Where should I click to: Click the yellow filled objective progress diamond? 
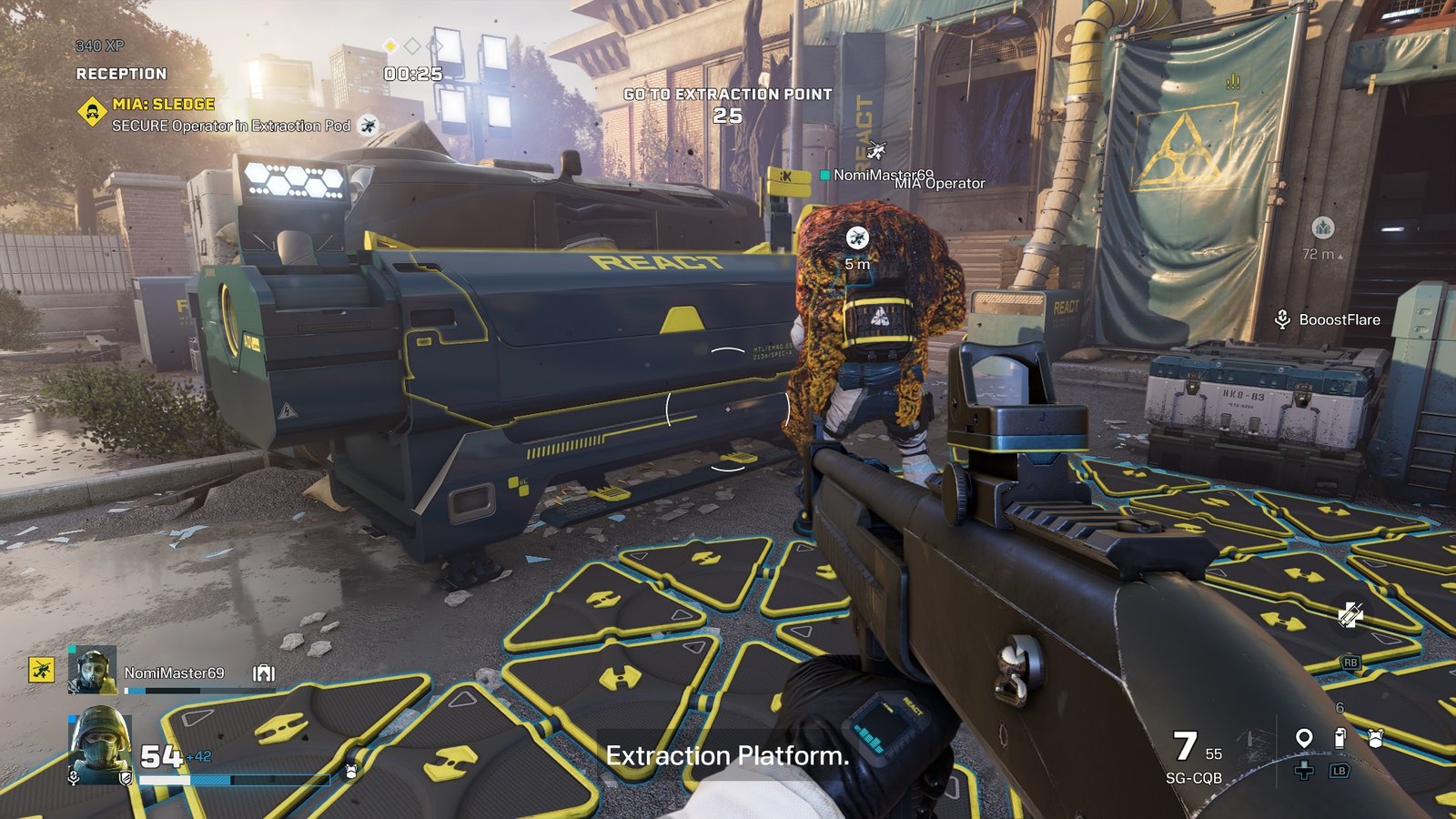pyautogui.click(x=389, y=45)
